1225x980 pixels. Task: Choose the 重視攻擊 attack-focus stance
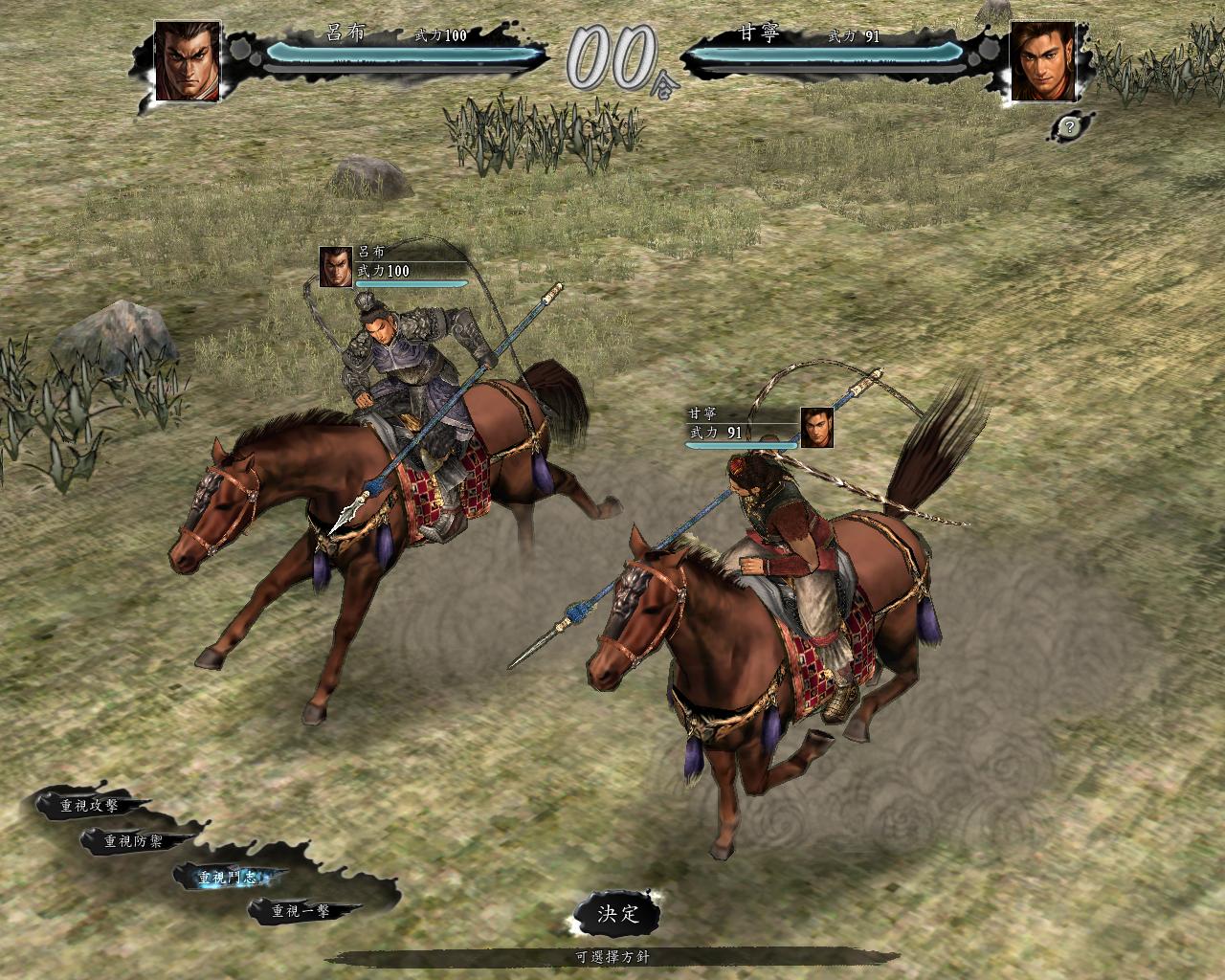(x=89, y=806)
